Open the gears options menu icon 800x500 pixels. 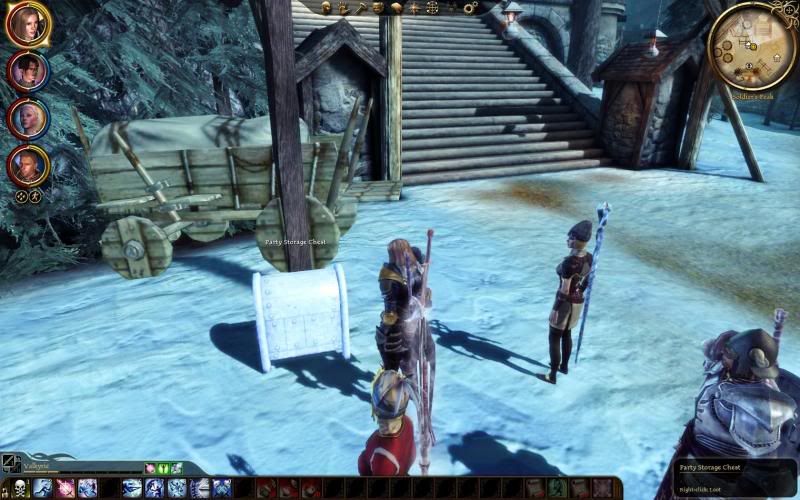pyautogui.click(x=470, y=8)
